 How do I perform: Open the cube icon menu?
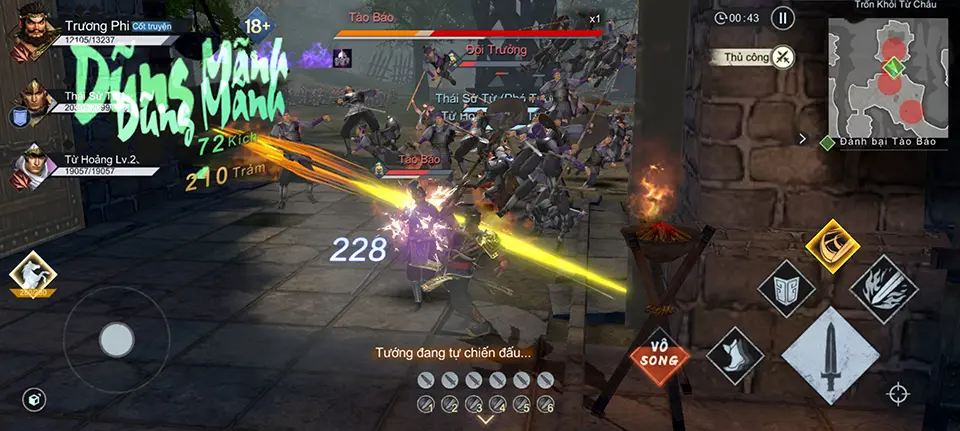tap(34, 400)
